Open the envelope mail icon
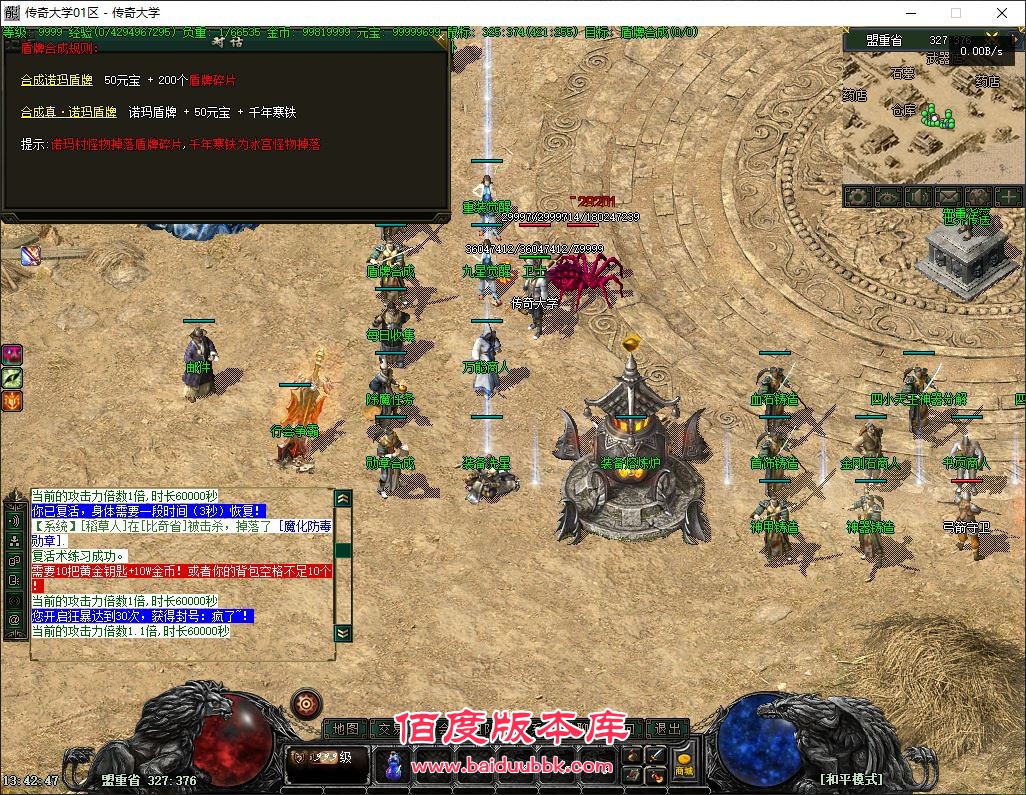The width and height of the screenshot is (1026, 795). 947,197
